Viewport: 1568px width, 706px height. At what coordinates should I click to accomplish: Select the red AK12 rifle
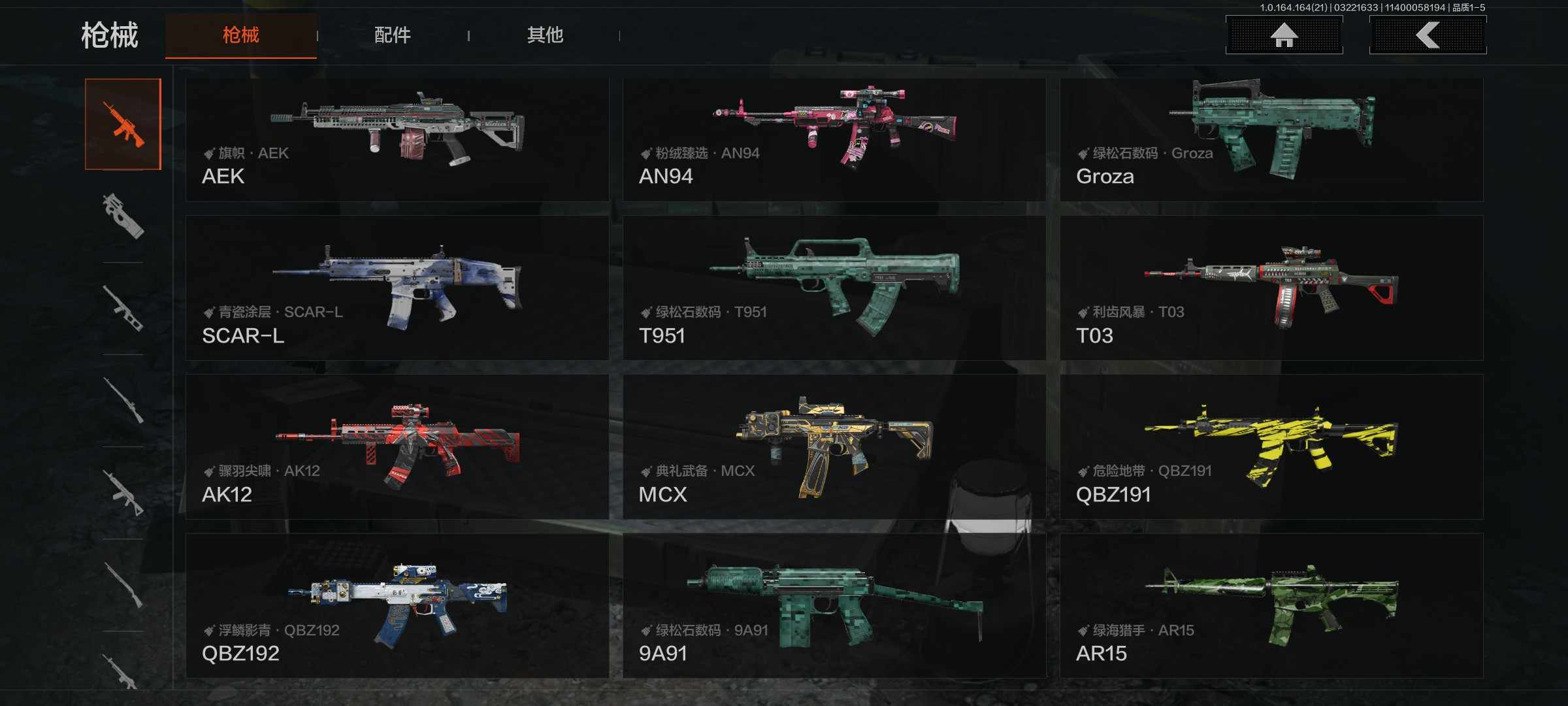point(397,446)
